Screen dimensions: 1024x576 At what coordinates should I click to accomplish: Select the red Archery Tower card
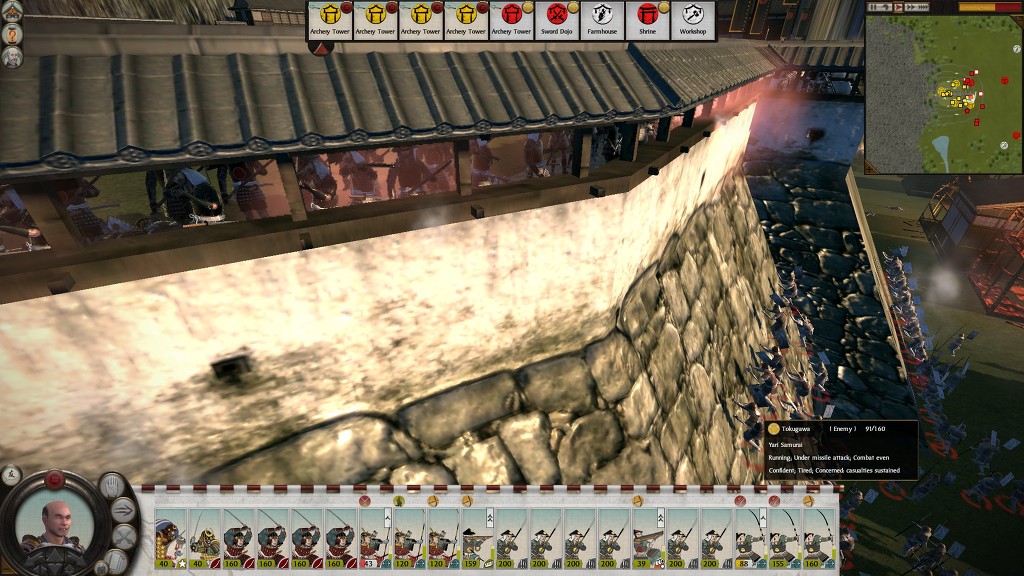coord(510,20)
